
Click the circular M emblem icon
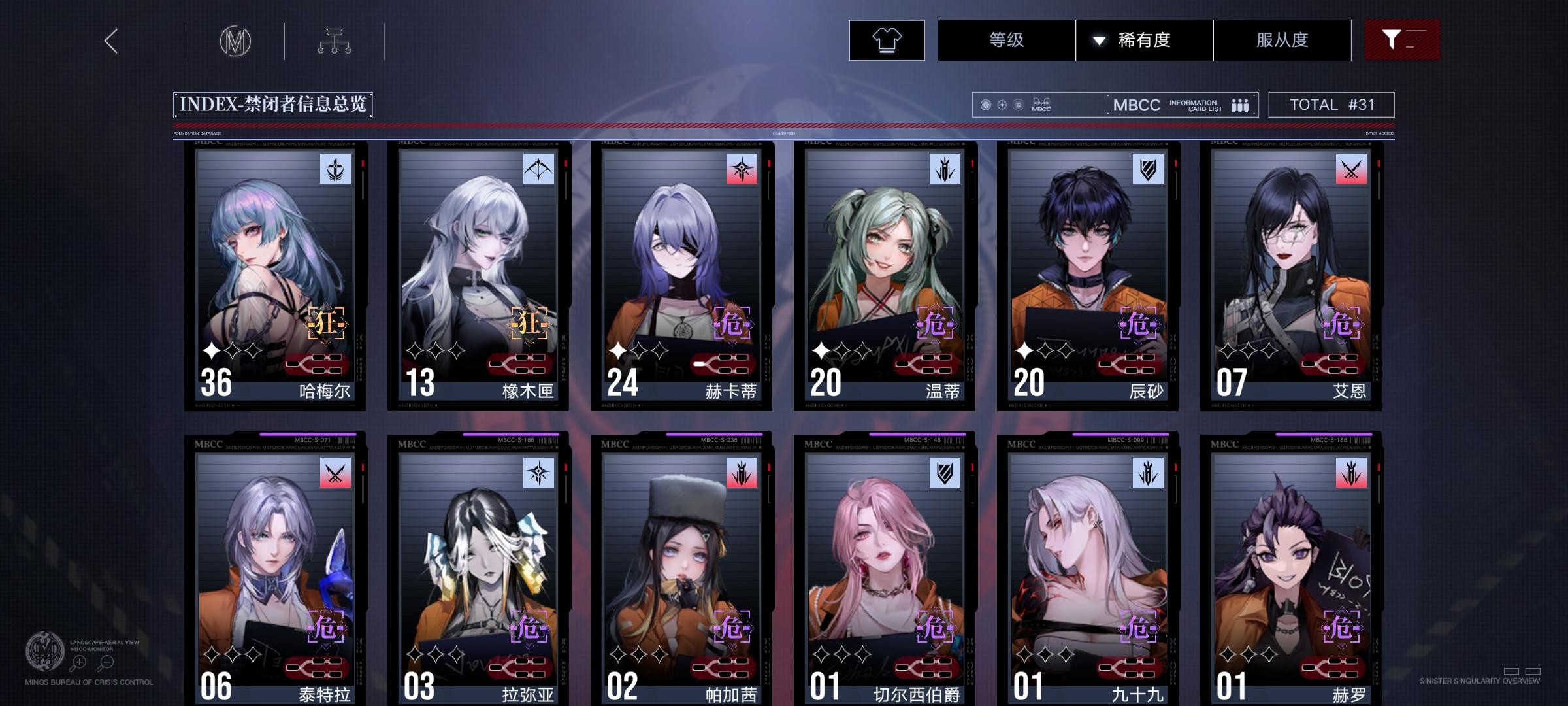(237, 41)
